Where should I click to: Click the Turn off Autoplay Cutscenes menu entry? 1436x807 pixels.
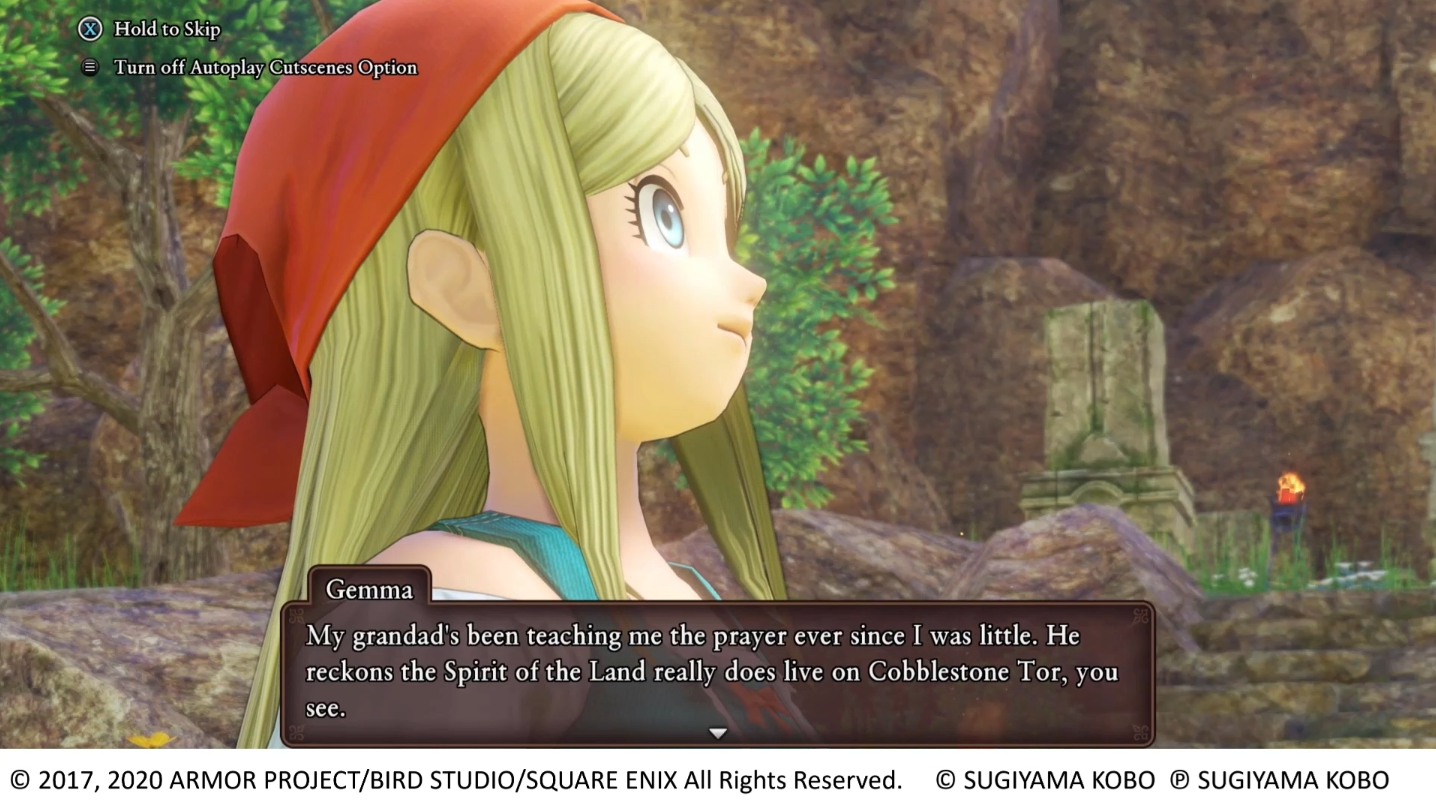266,67
